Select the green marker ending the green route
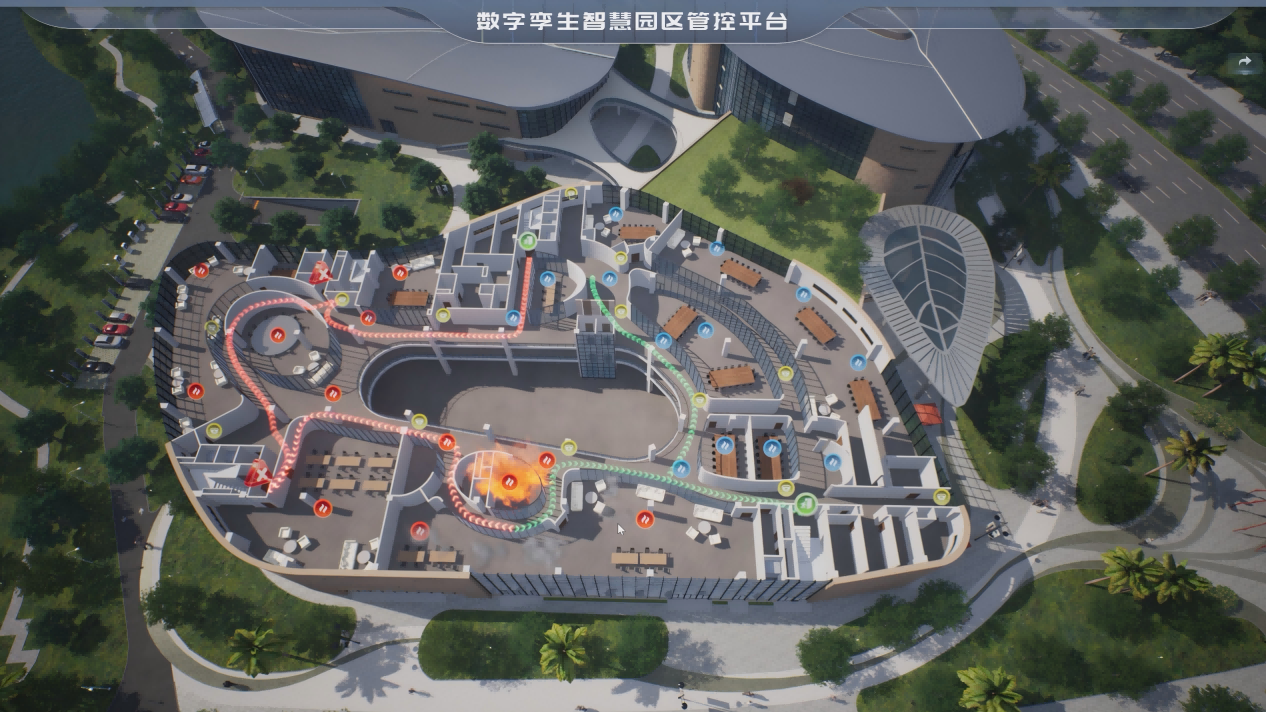The width and height of the screenshot is (1266, 712). tap(806, 503)
